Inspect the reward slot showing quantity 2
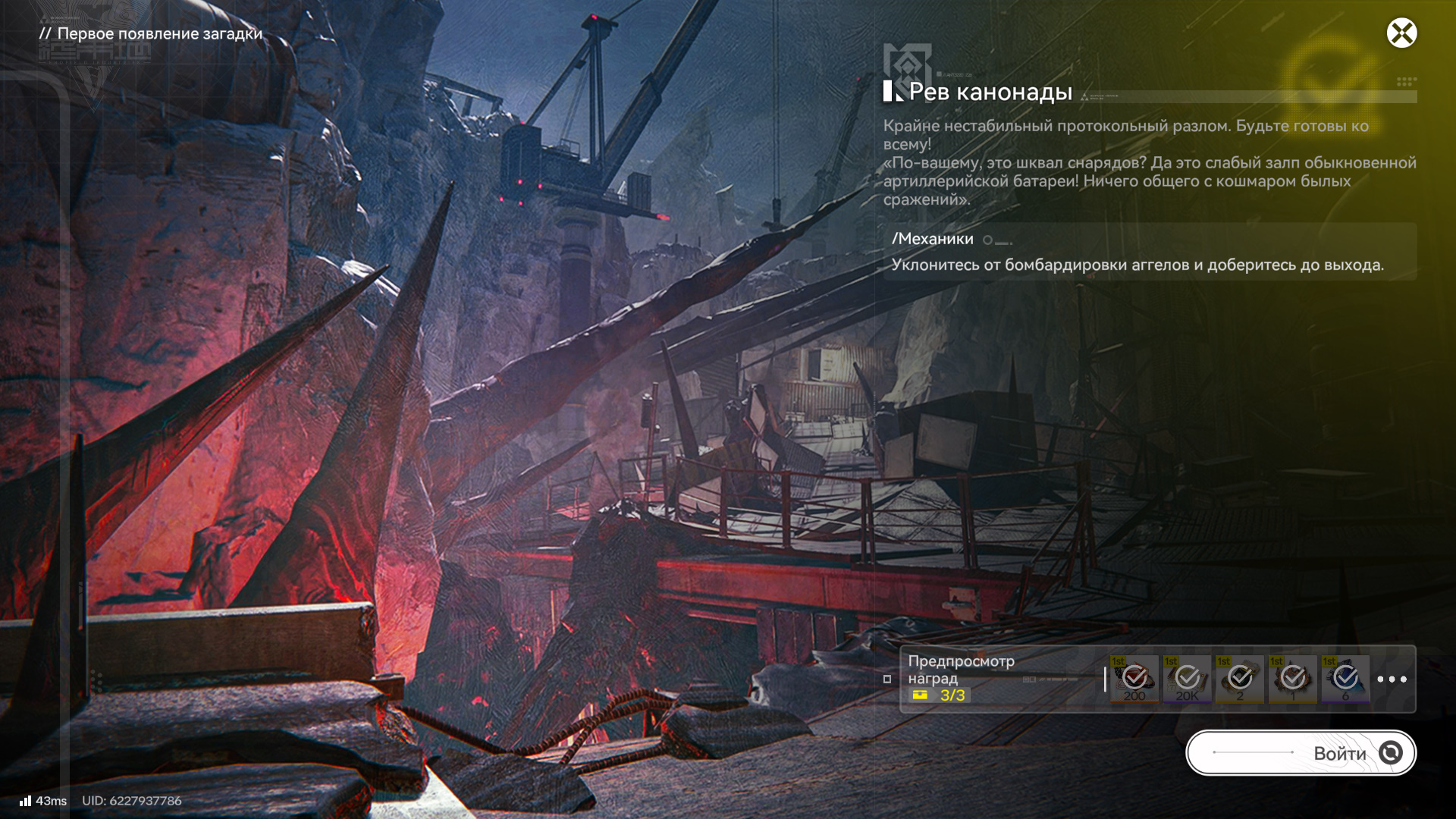The height and width of the screenshot is (819, 1456). [1240, 679]
